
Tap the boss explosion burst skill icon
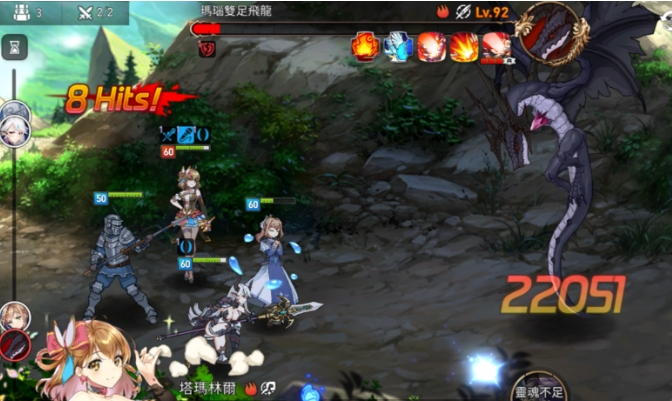(464, 46)
